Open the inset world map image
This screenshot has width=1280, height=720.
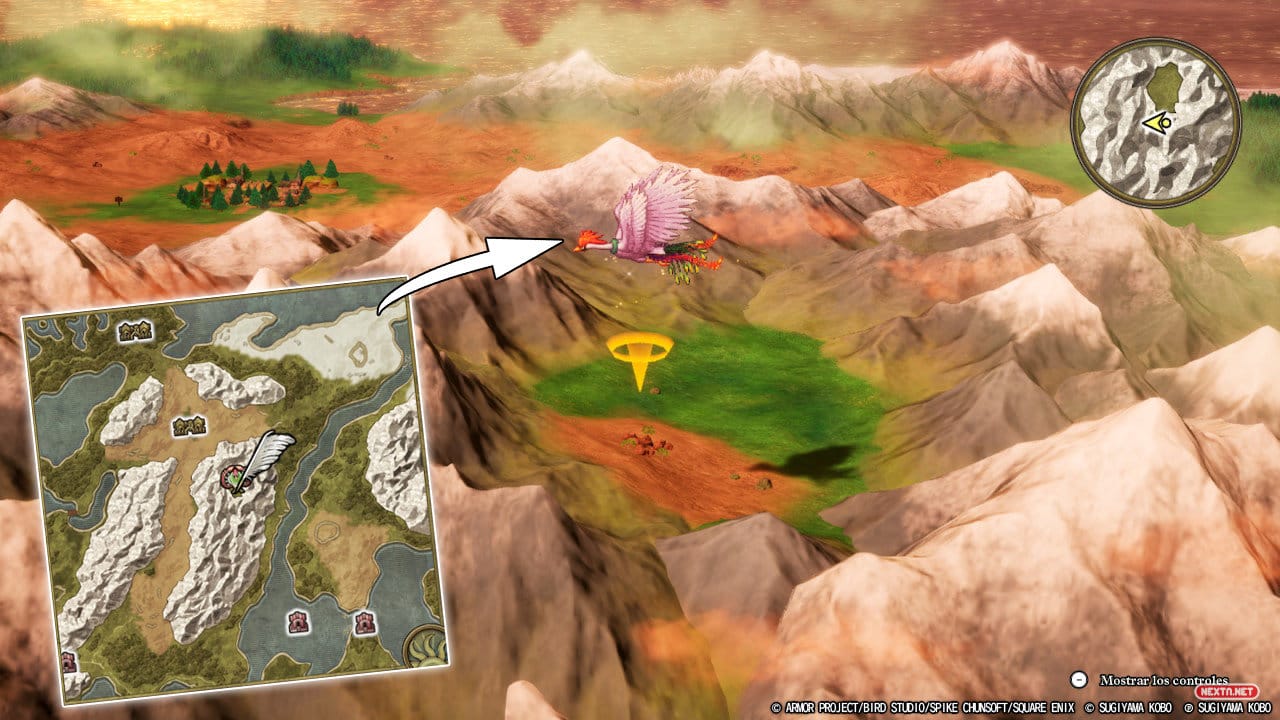point(236,489)
